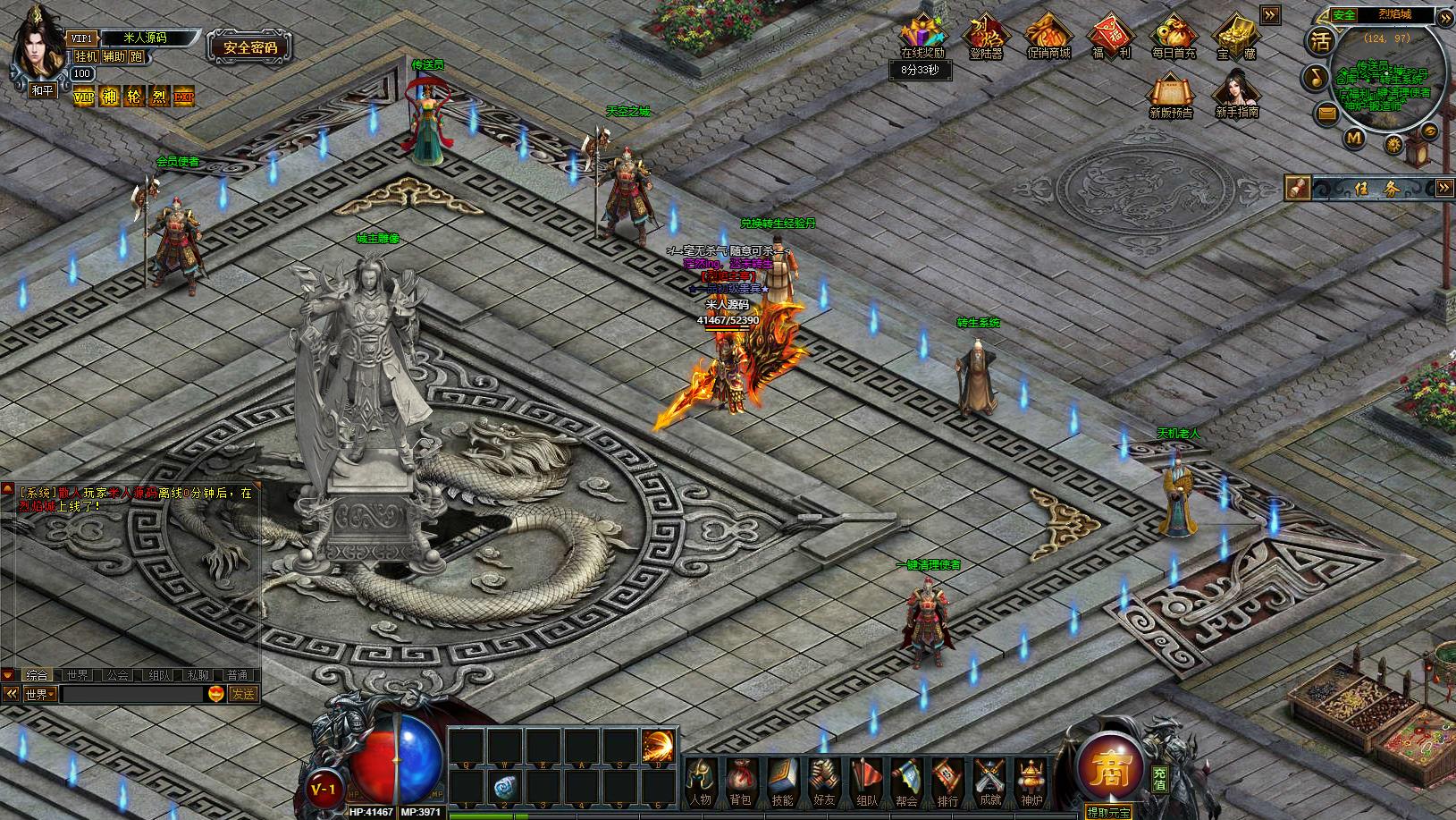Screen dimensions: 1456x820
Task: Expand the 任务 quest tracker panel
Action: pyautogui.click(x=1444, y=188)
